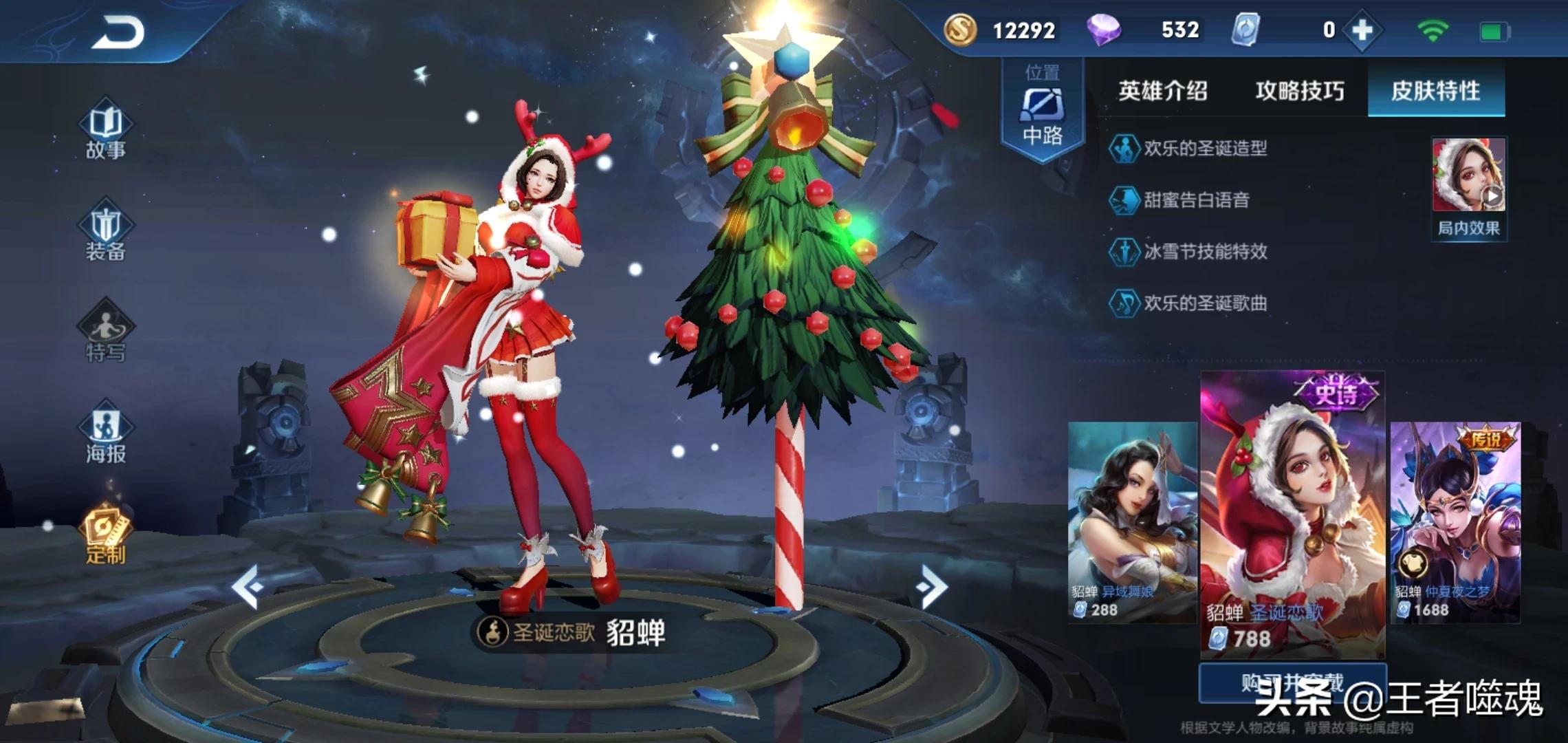Select the 皮肤特性 tab
Screen dimensions: 1568x743
(x=1436, y=91)
